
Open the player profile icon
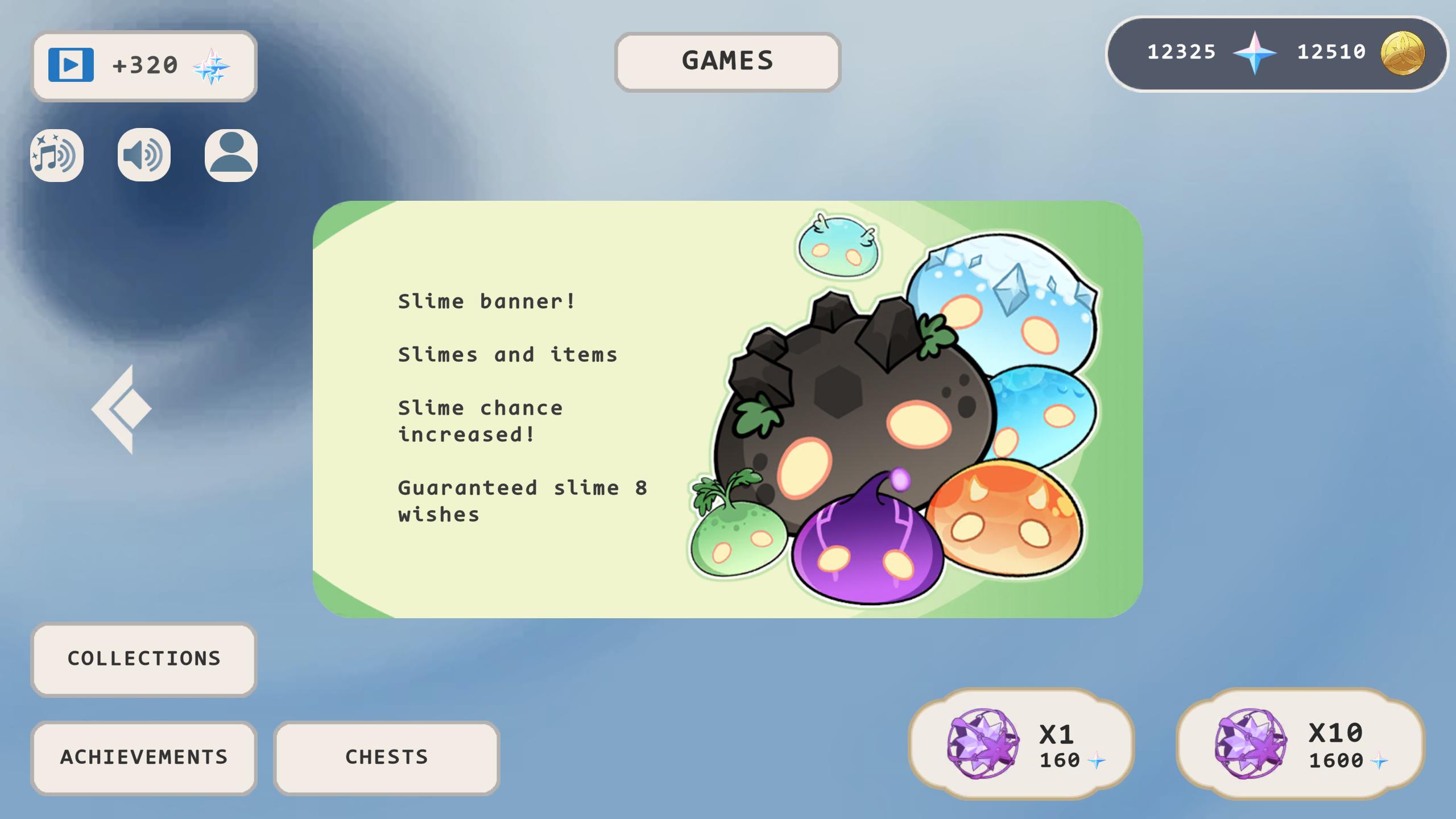coord(229,156)
